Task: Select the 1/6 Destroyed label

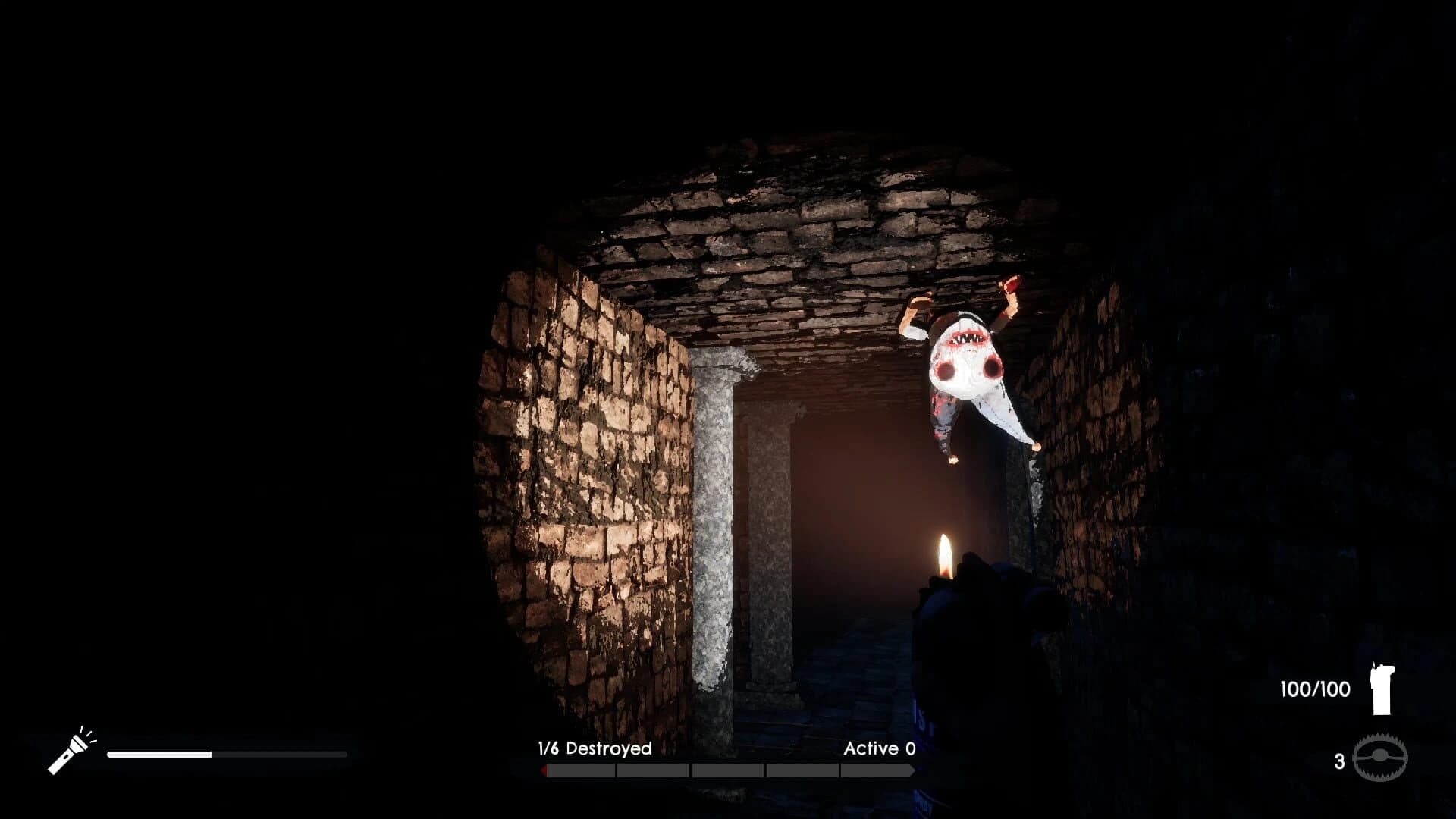Action: (x=595, y=748)
